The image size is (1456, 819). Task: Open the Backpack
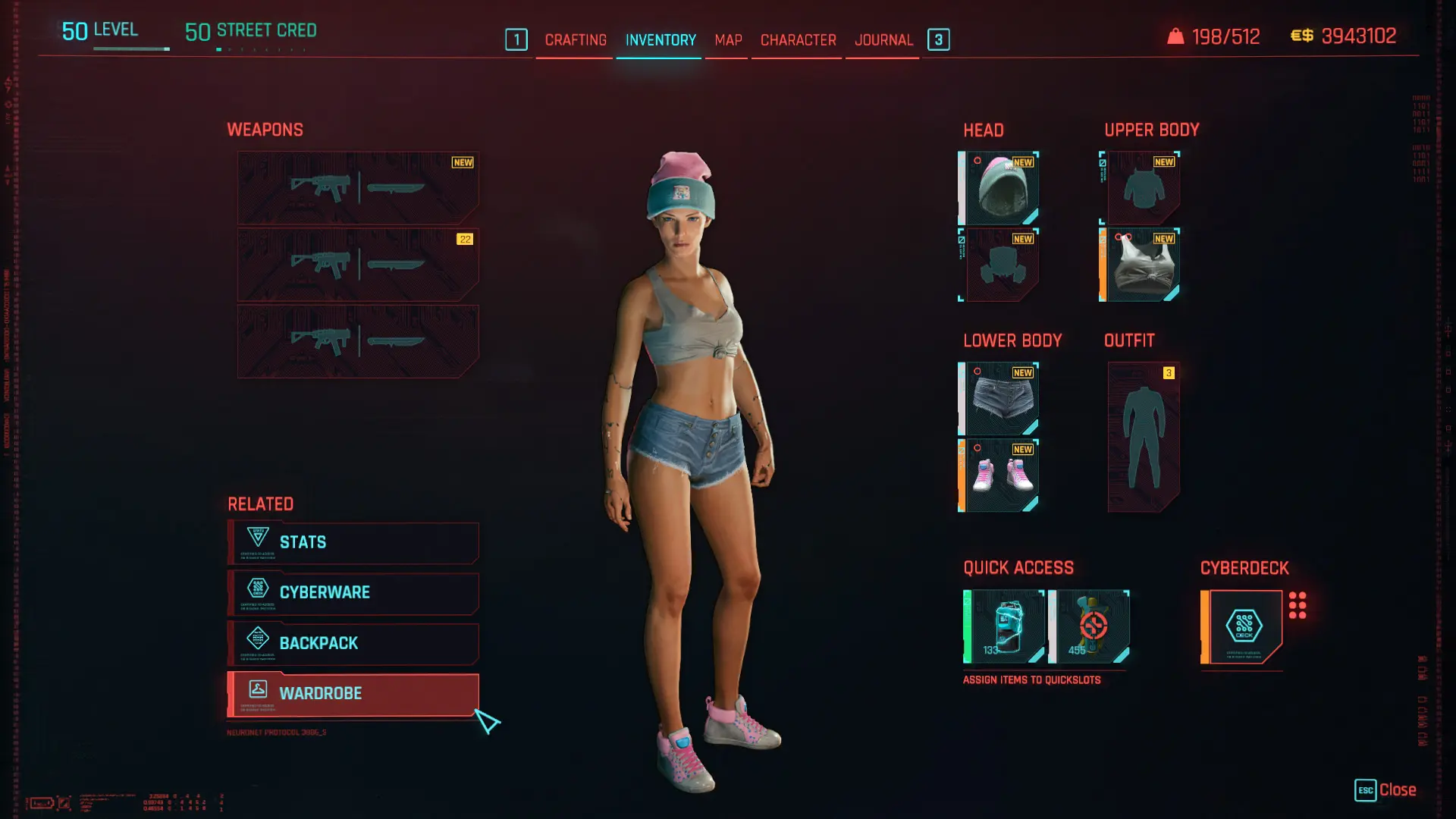point(353,643)
